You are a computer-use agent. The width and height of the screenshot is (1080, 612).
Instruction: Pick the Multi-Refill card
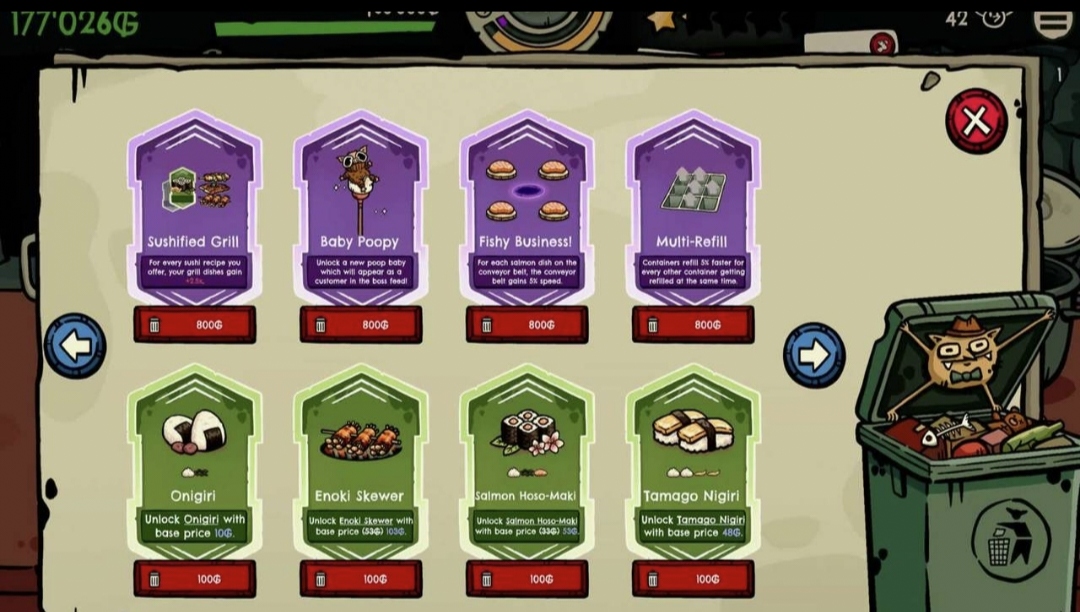[x=692, y=208]
